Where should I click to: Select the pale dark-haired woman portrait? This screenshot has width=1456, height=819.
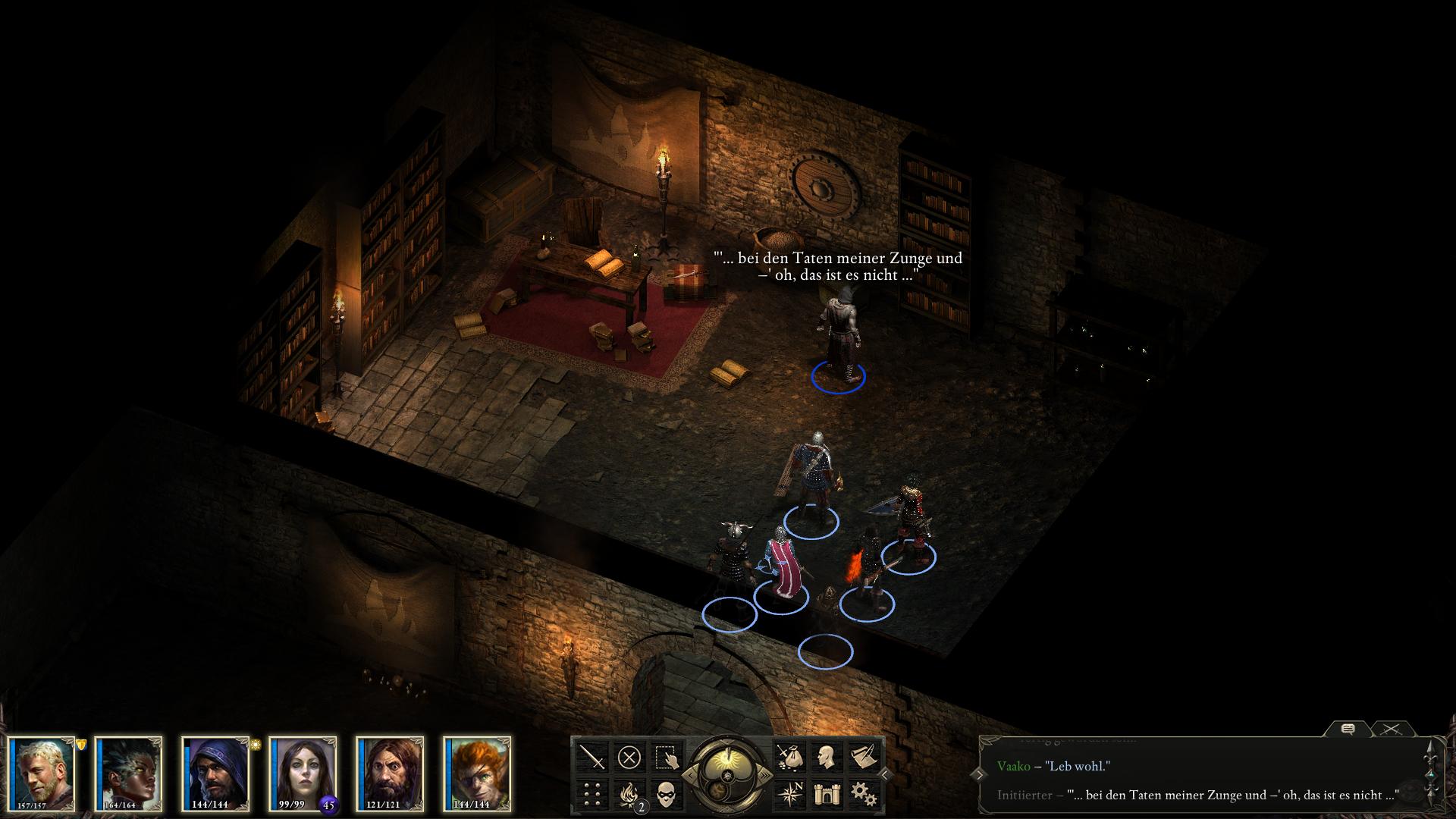click(x=303, y=772)
